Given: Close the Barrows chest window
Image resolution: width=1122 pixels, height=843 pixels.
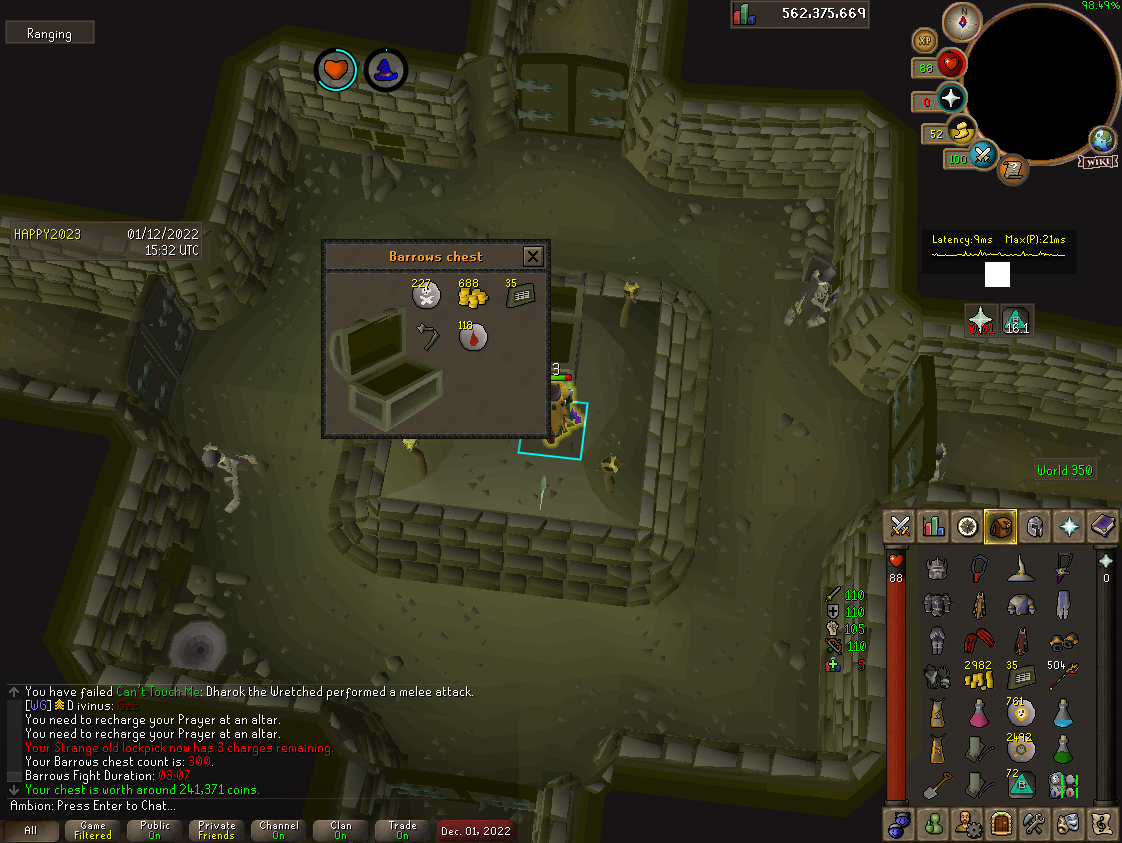Looking at the screenshot, I should [533, 257].
